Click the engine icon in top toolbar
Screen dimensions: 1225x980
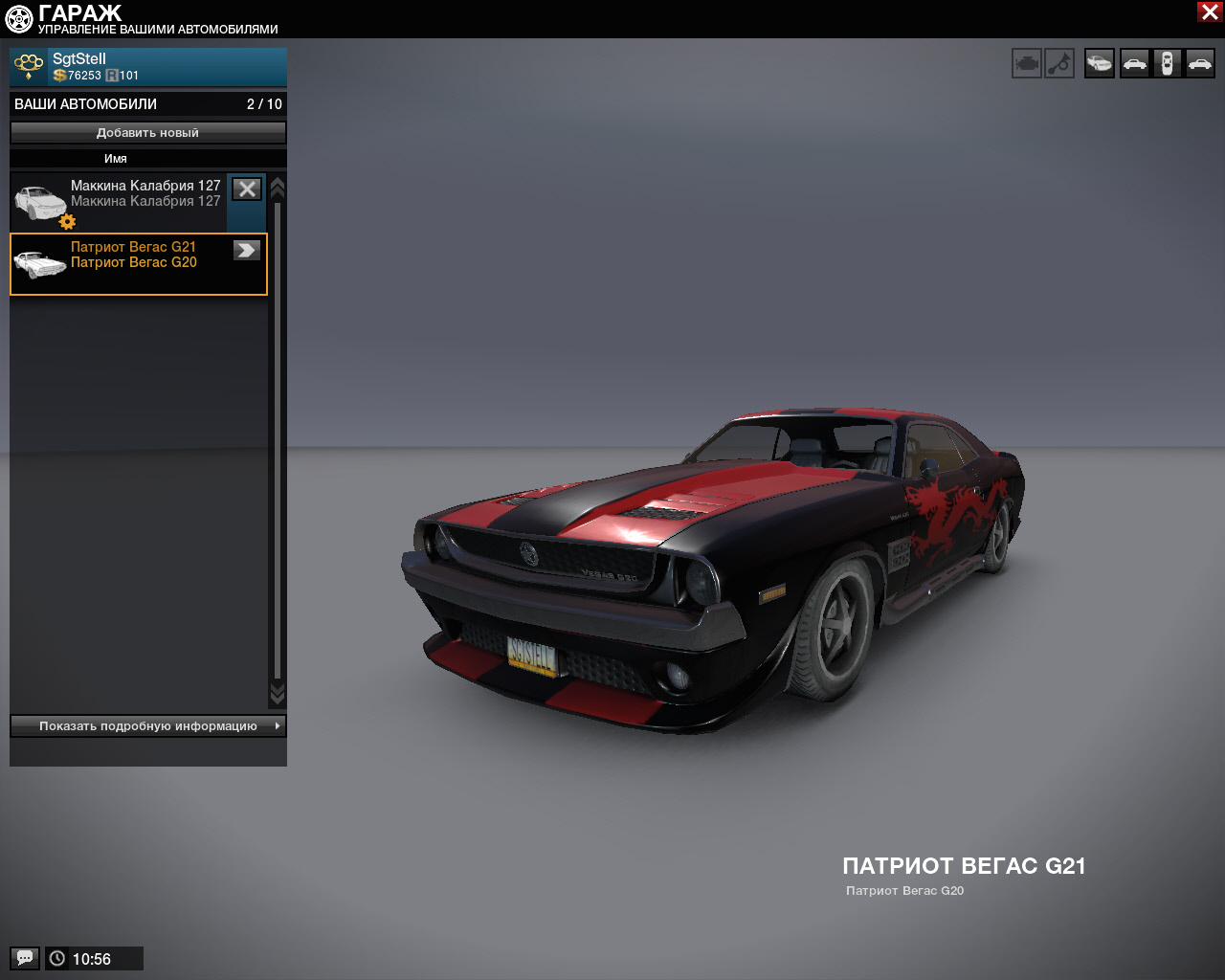tap(1027, 64)
